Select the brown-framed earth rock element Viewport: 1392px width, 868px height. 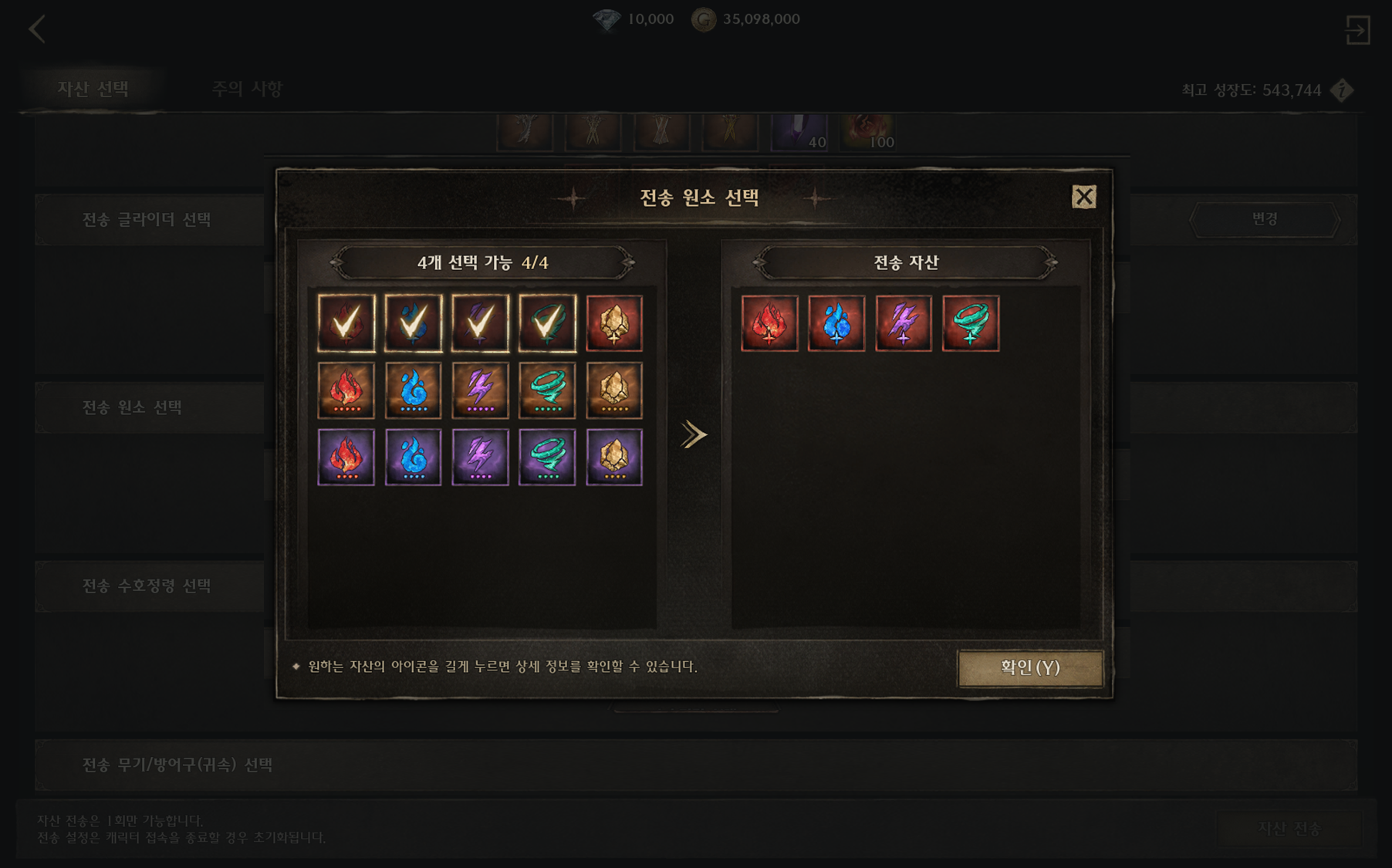click(x=614, y=390)
